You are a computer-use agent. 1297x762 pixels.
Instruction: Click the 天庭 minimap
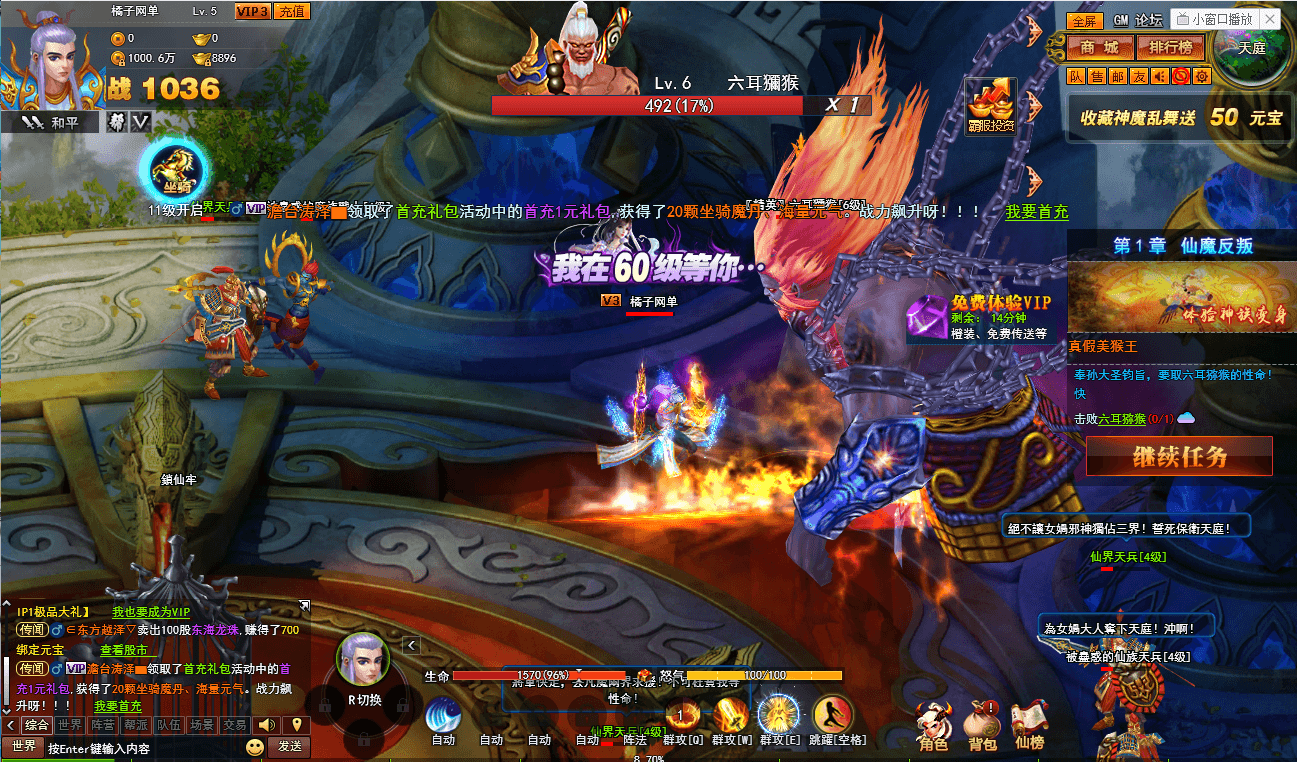[1251, 47]
